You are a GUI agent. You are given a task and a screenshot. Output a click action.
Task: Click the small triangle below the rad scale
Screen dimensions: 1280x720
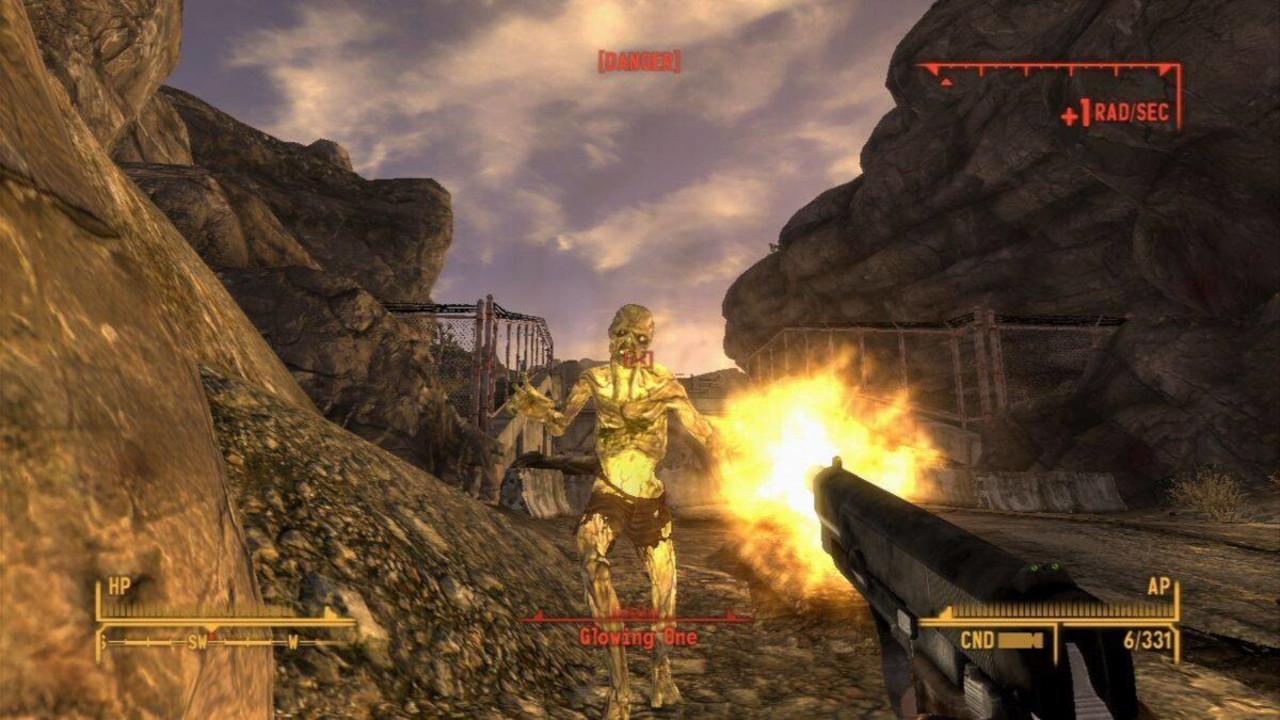point(946,82)
